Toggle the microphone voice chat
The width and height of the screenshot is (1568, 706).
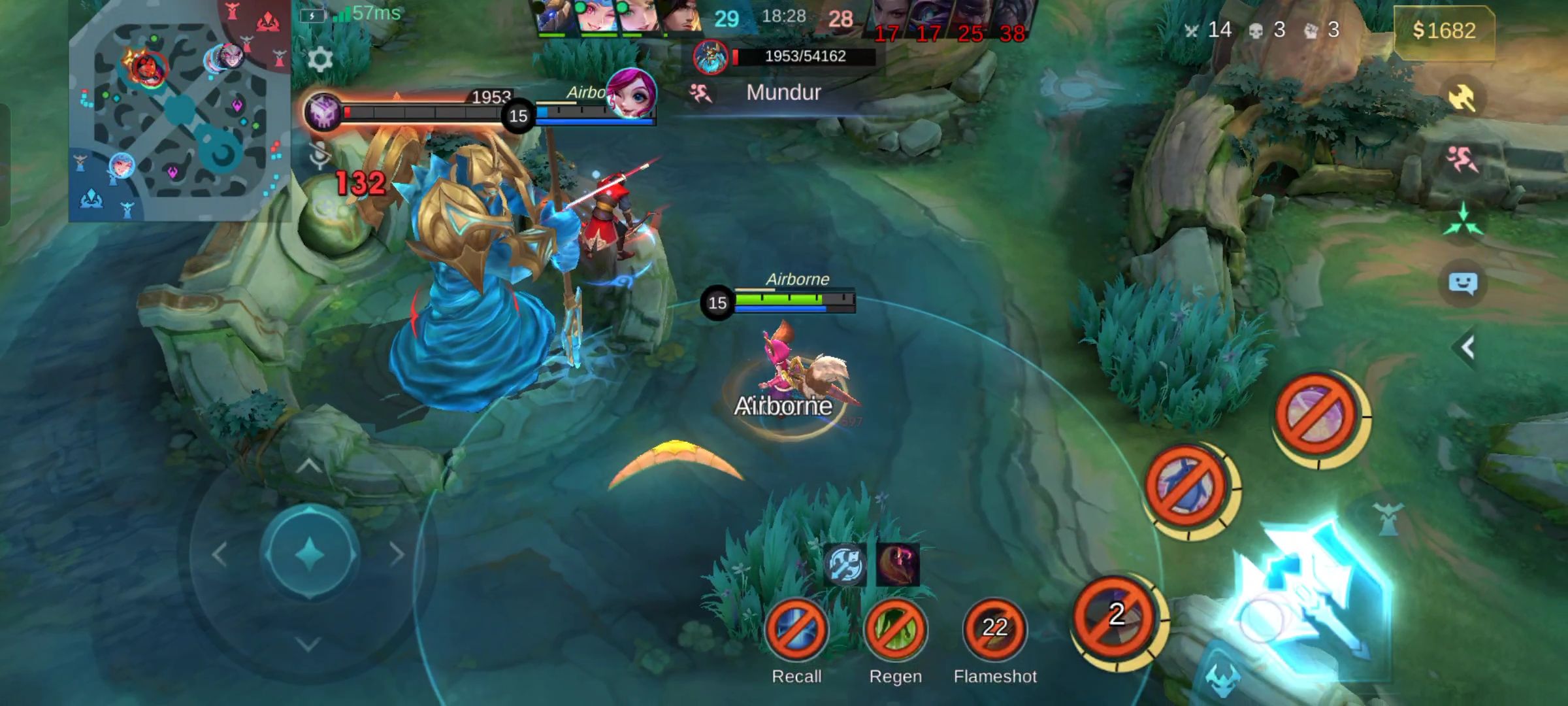tap(319, 156)
